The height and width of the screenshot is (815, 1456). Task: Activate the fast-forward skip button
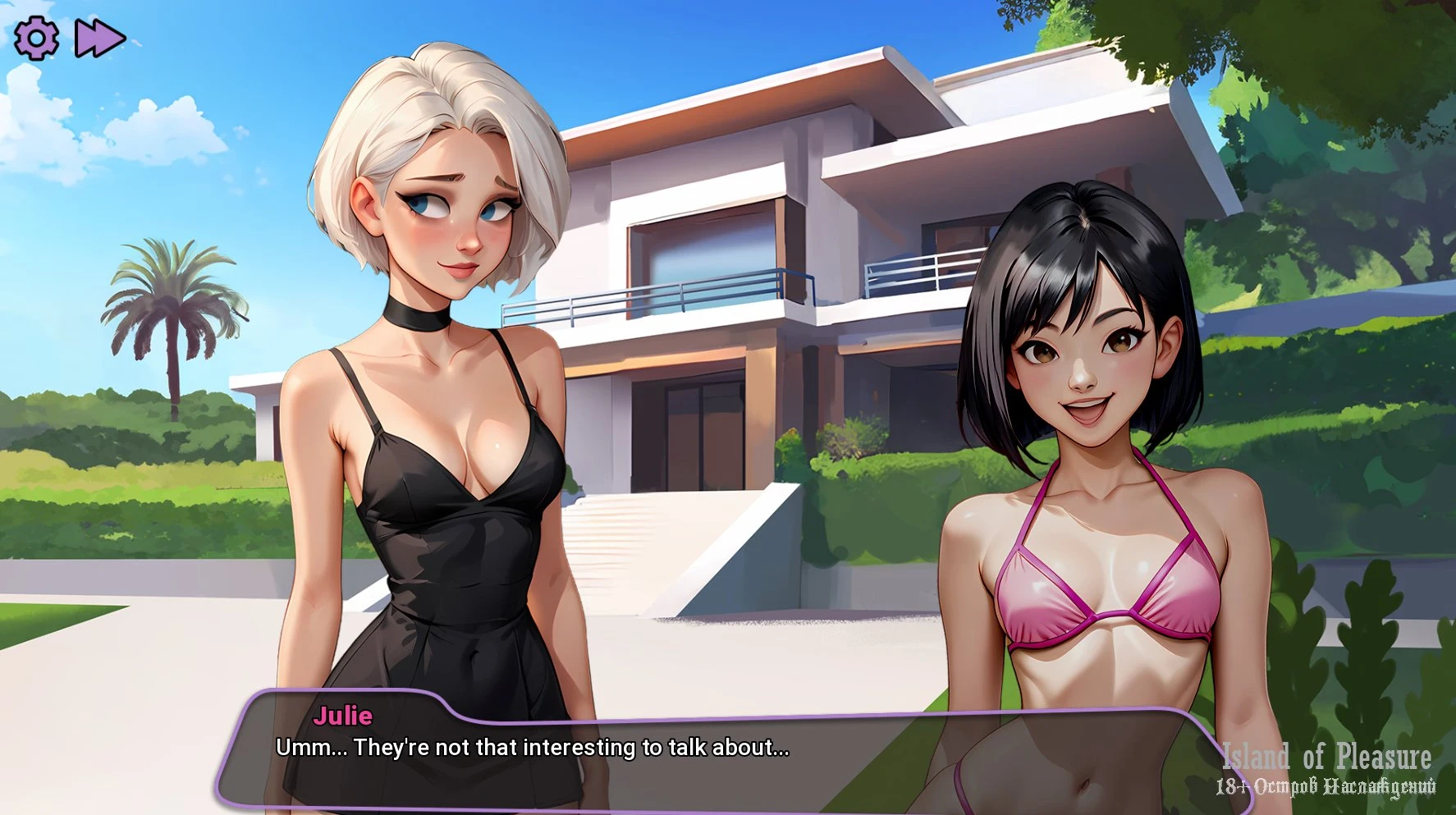click(x=99, y=38)
